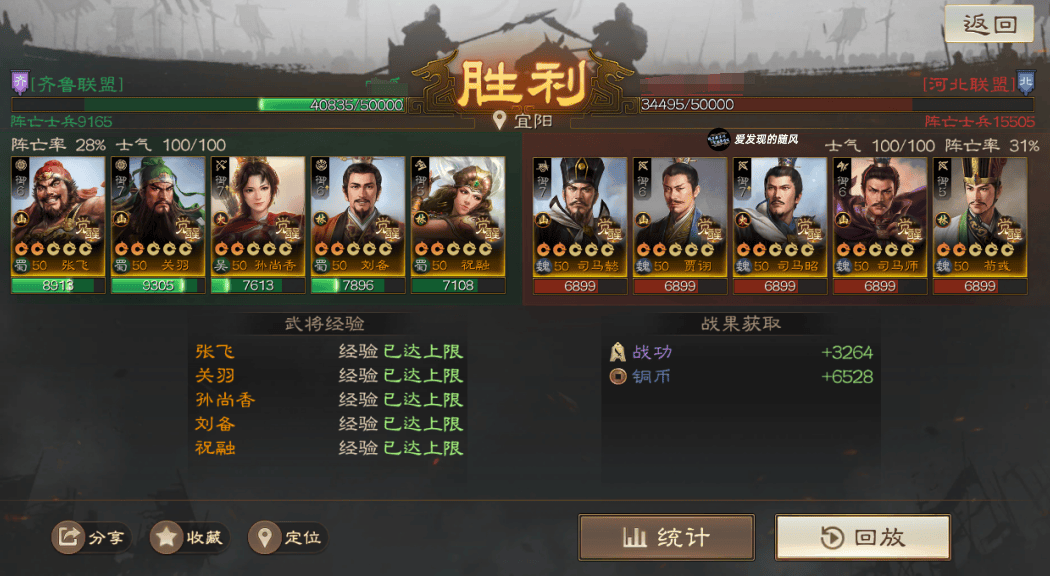Select enemy general 荀彧's card
Screen dimensions: 1050x576
[980, 215]
